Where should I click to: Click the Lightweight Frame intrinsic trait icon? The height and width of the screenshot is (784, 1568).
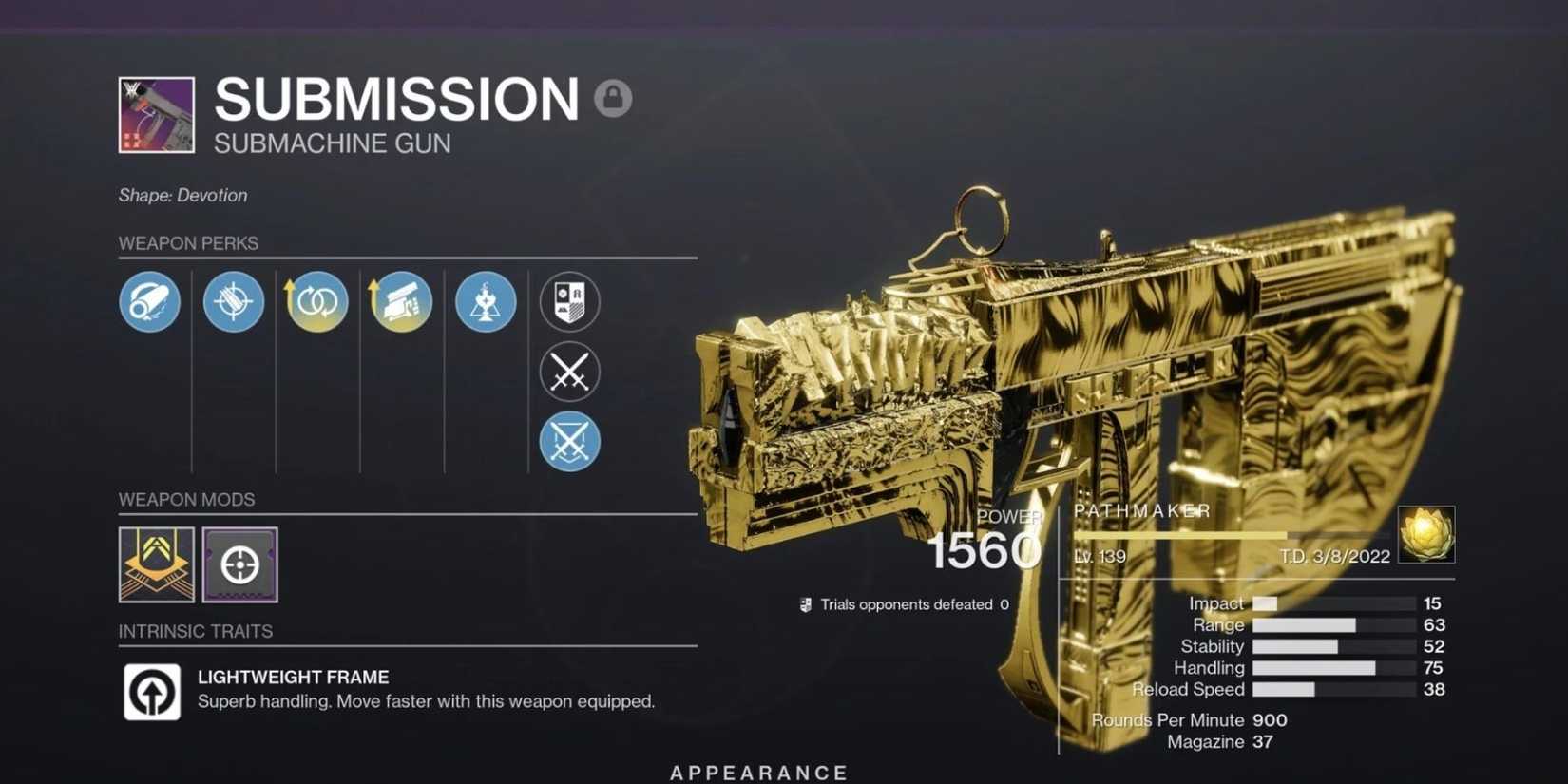point(152,692)
